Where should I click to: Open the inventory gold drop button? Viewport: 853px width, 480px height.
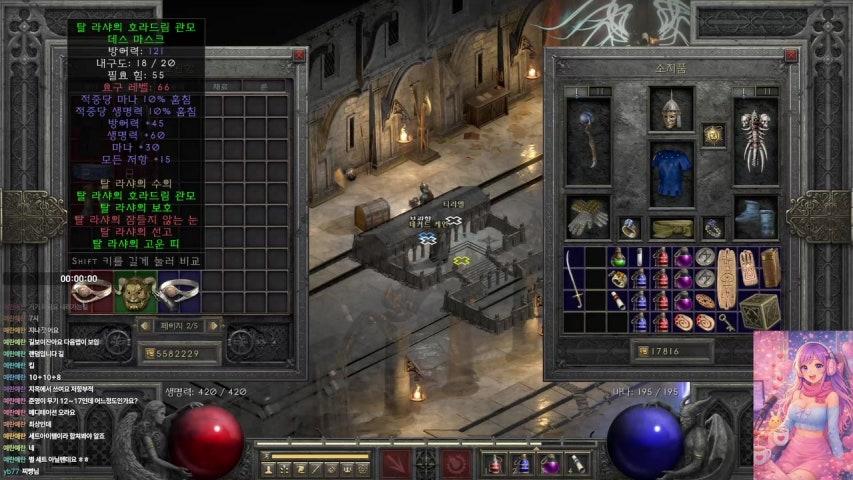click(x=641, y=351)
